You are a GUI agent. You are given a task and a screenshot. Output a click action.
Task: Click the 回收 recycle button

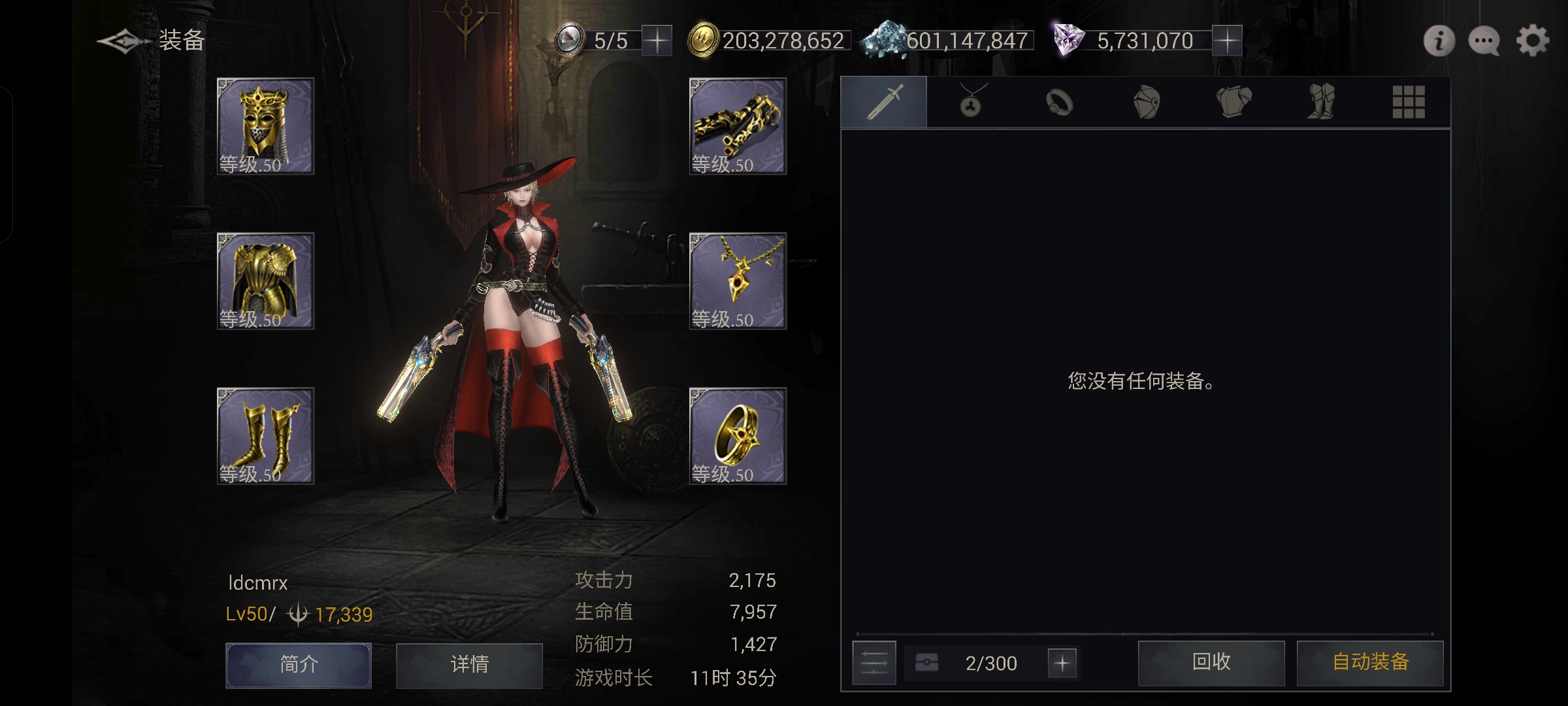point(1211,663)
